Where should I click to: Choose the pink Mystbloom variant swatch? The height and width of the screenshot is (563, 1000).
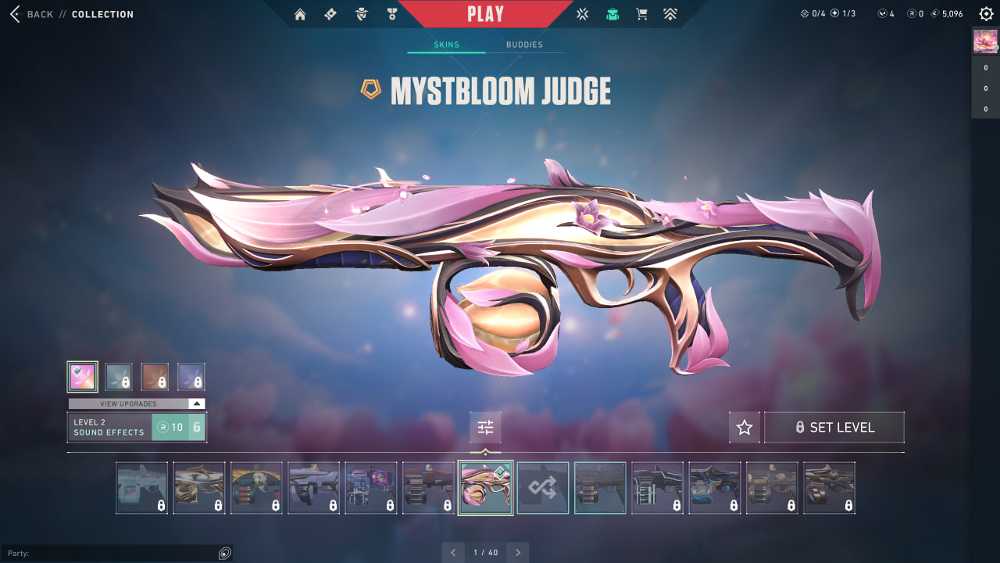pyautogui.click(x=82, y=377)
